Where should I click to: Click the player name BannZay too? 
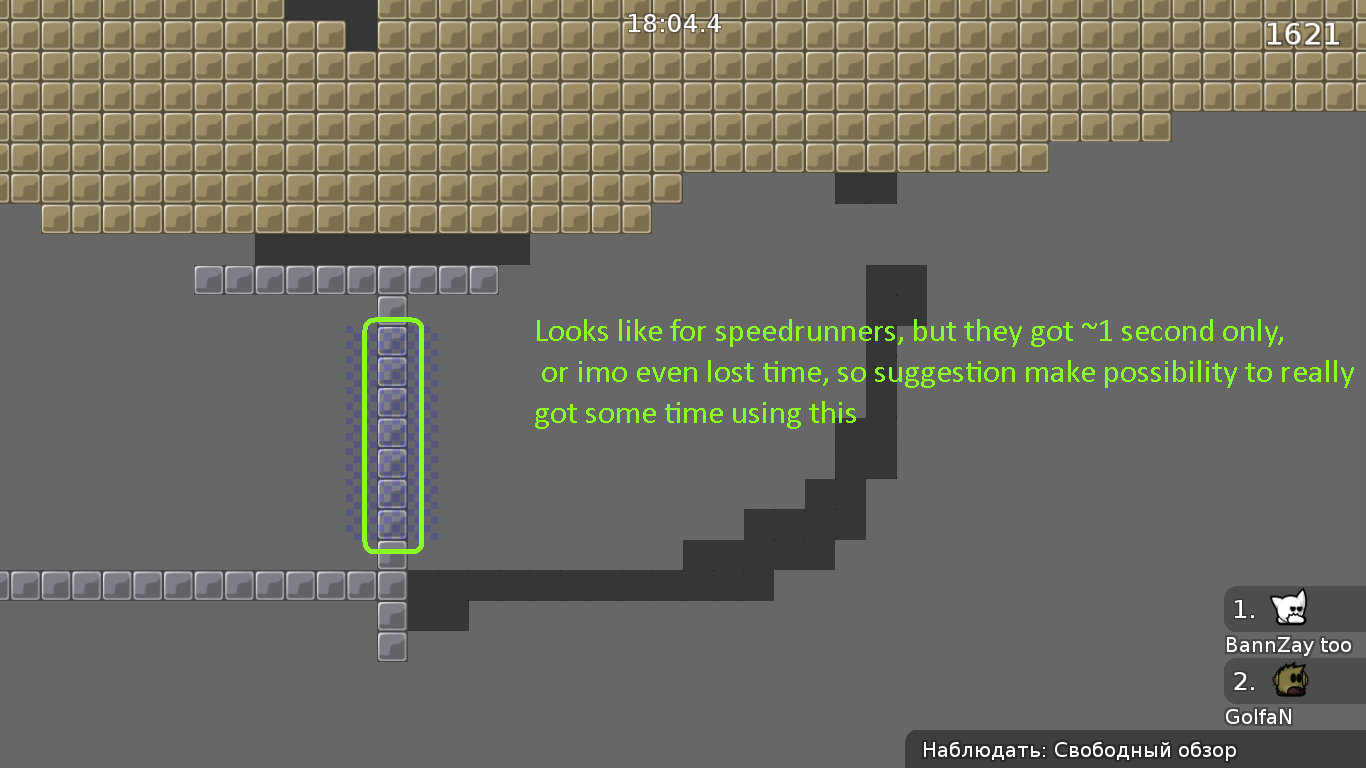(x=1290, y=645)
